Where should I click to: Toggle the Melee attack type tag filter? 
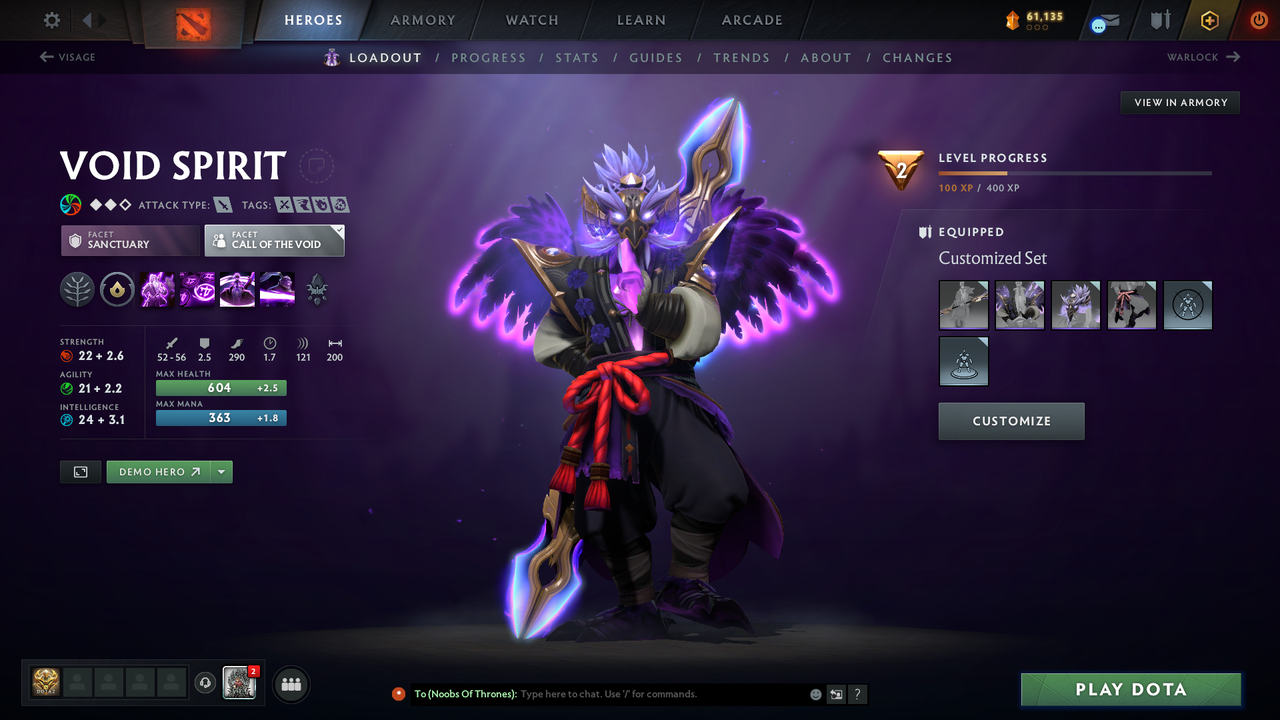click(221, 204)
